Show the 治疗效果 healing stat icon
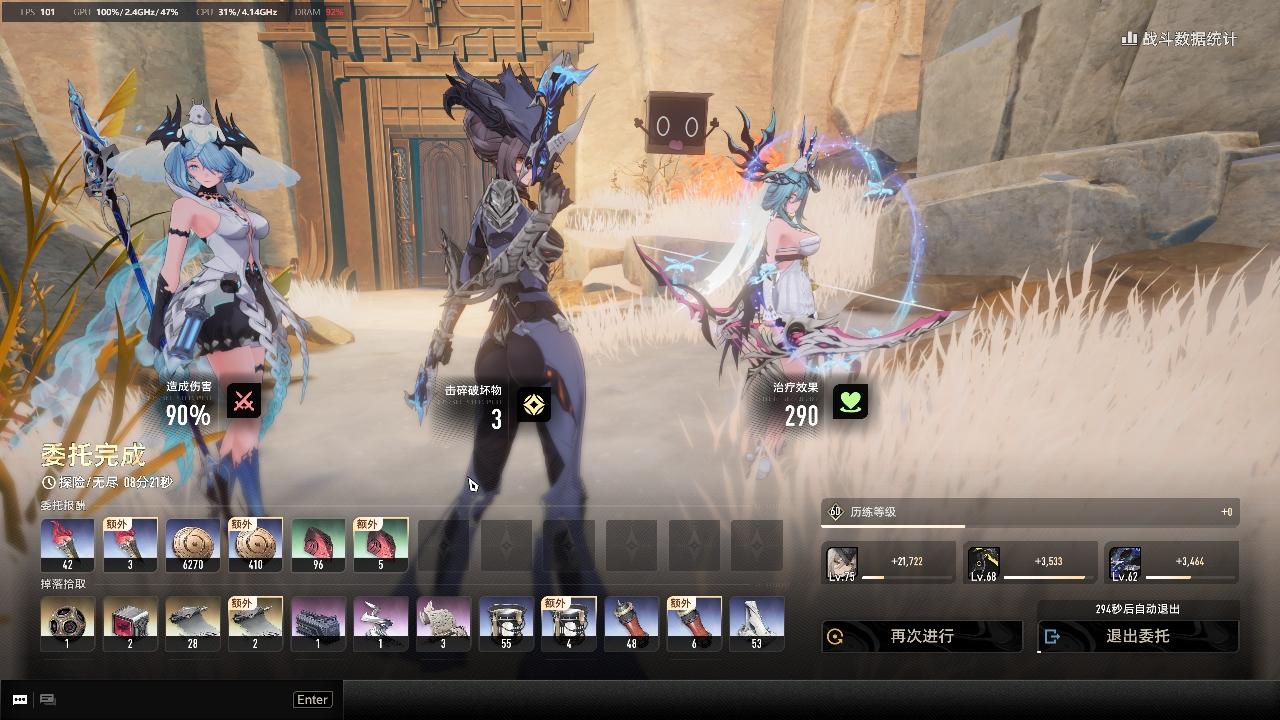This screenshot has height=720, width=1280. (850, 402)
